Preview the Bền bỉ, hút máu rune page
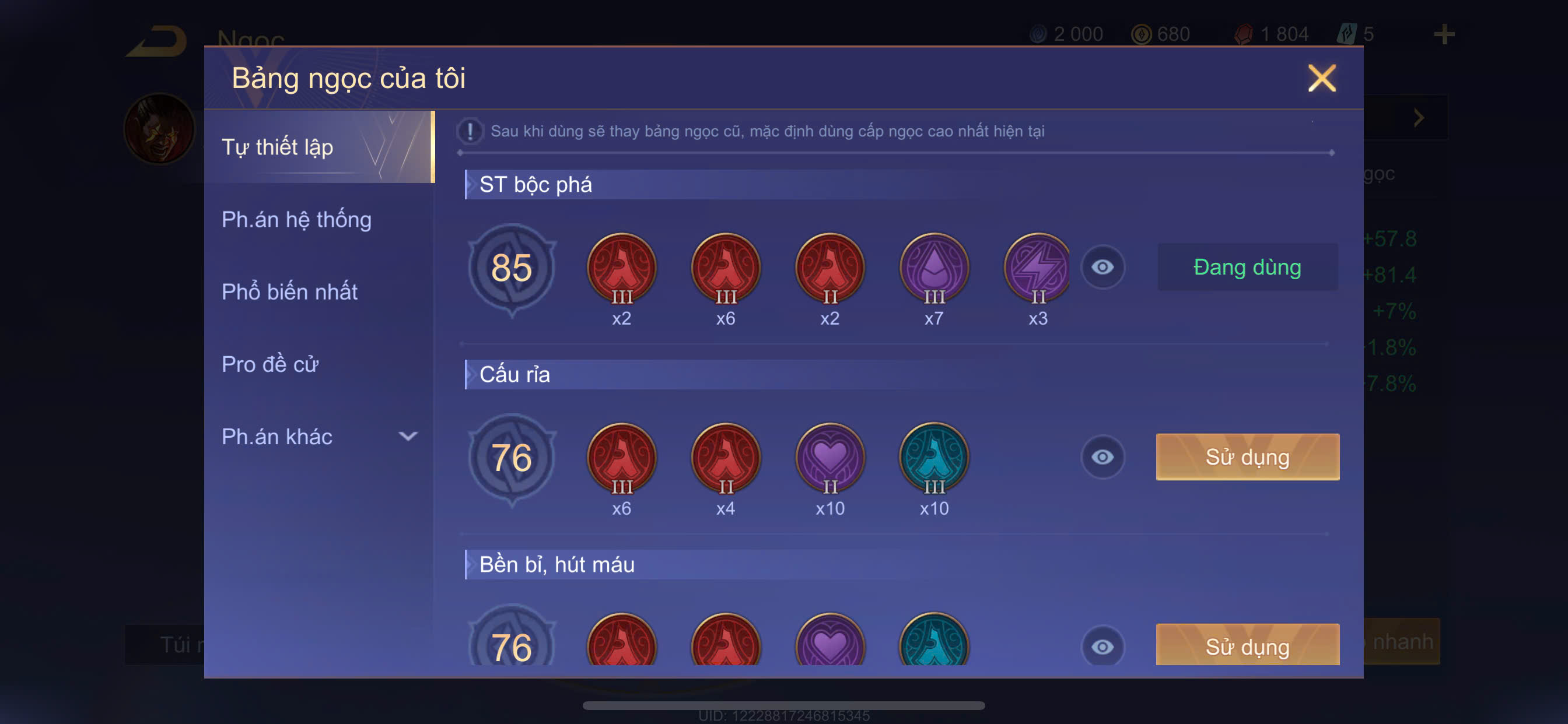Image resolution: width=1568 pixels, height=724 pixels. tap(1102, 646)
